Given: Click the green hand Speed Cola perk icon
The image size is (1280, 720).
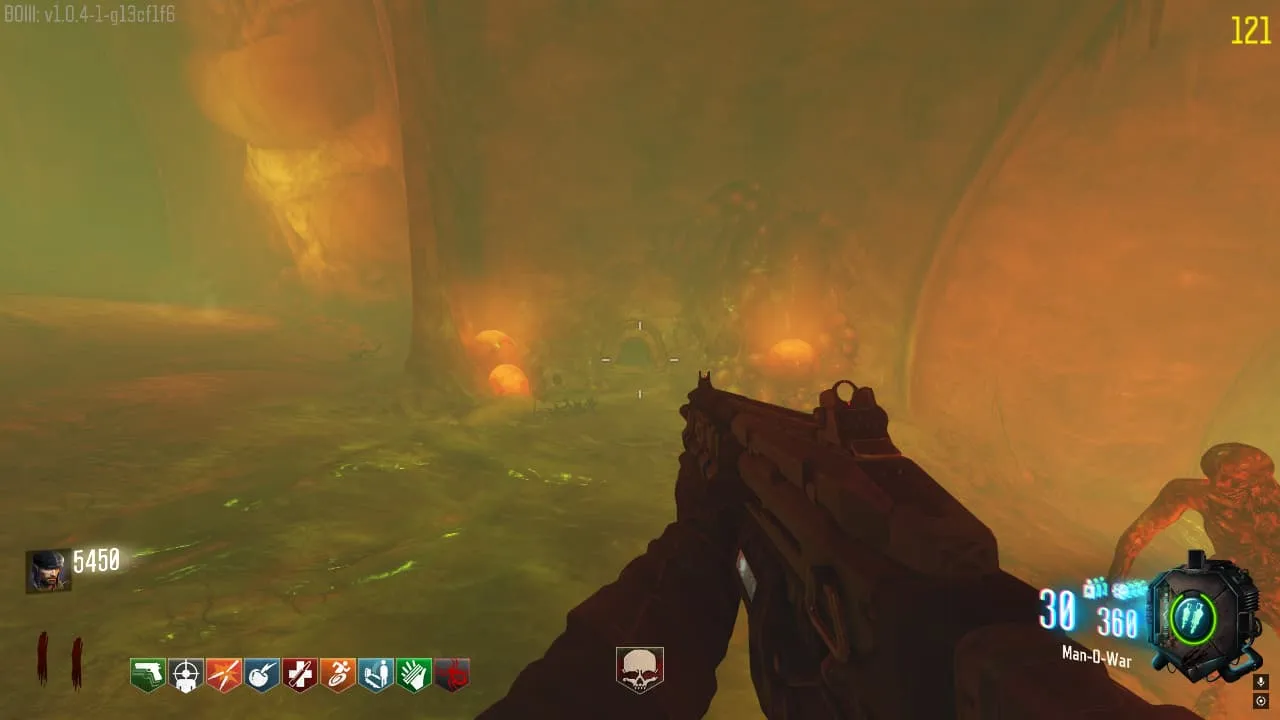Looking at the screenshot, I should point(414,674).
